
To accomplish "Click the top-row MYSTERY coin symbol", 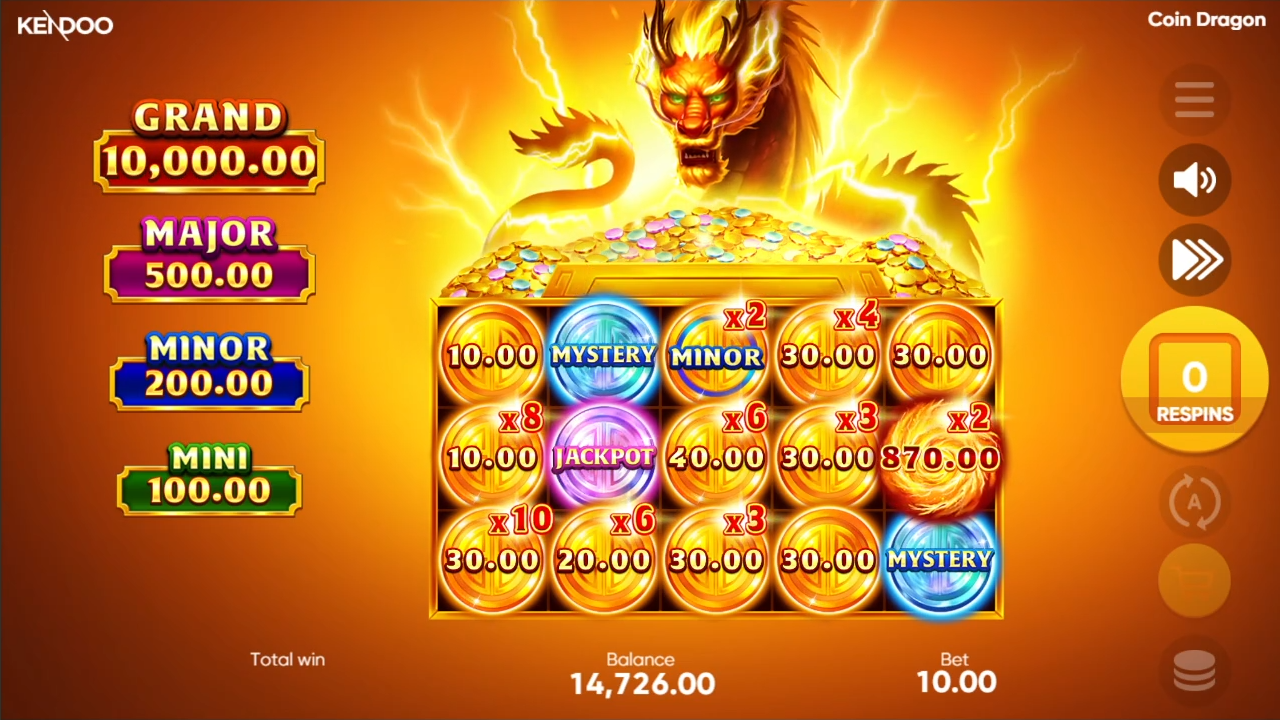I will [x=602, y=355].
